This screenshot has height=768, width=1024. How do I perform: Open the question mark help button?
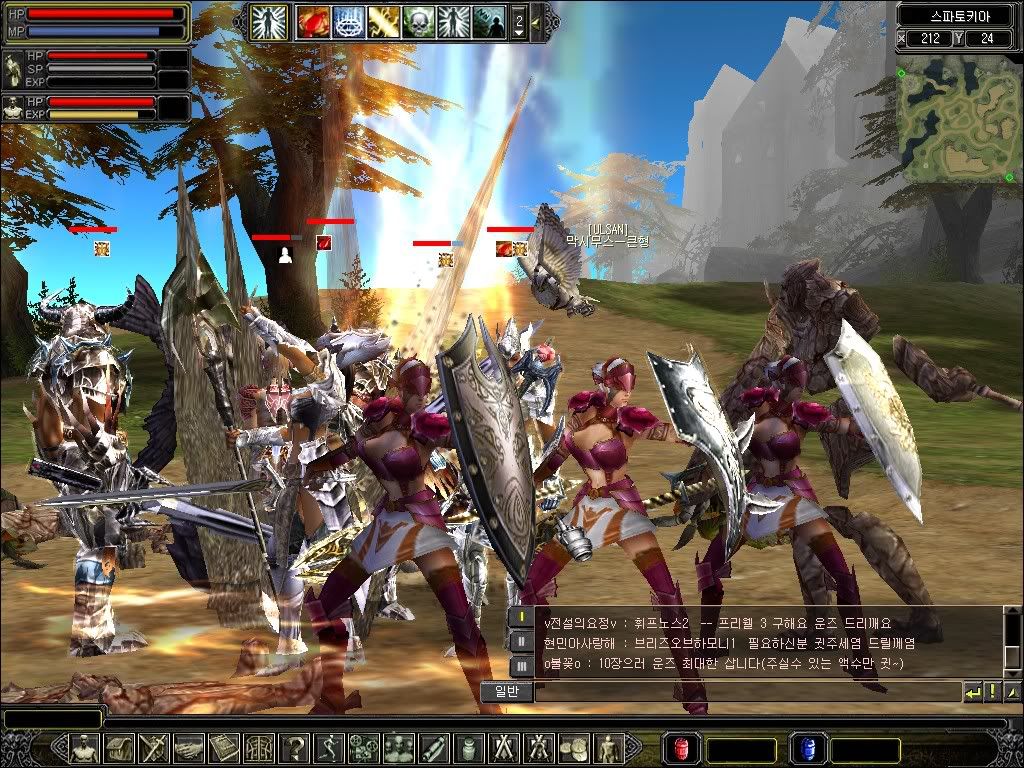[x=295, y=748]
